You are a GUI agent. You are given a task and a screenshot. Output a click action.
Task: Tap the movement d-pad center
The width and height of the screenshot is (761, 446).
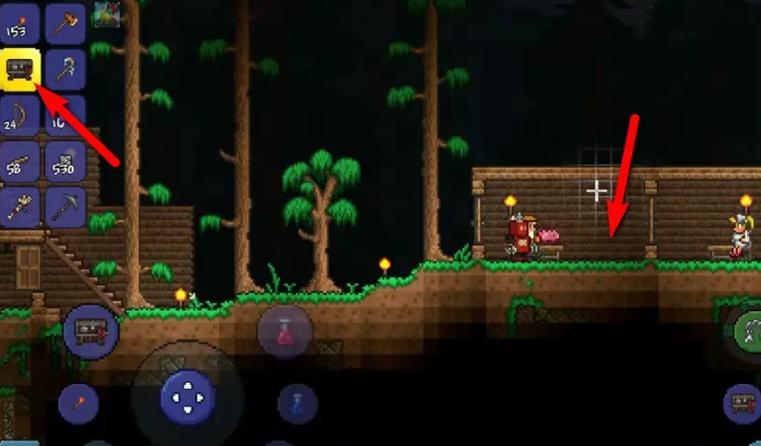pos(185,401)
